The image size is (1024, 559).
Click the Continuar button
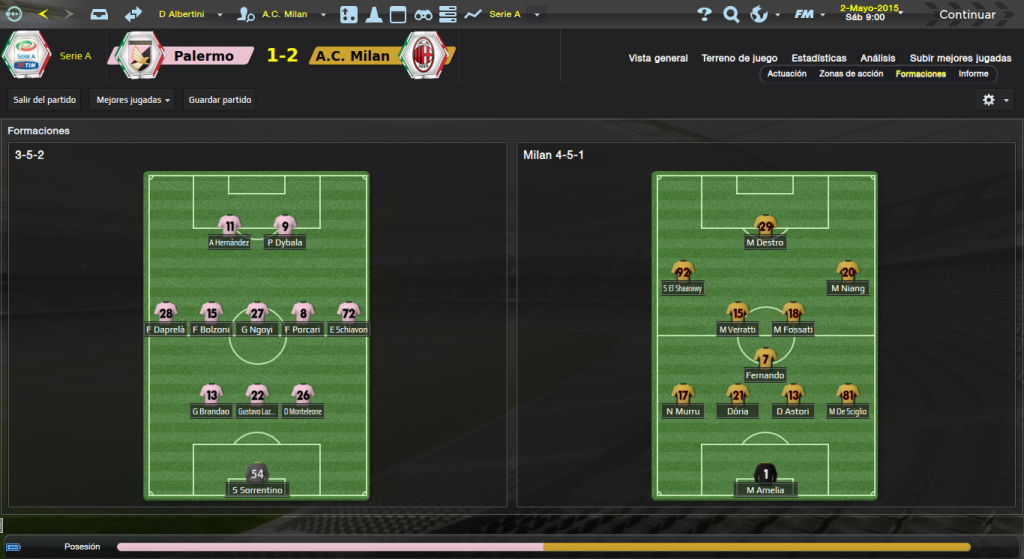pyautogui.click(x=966, y=15)
